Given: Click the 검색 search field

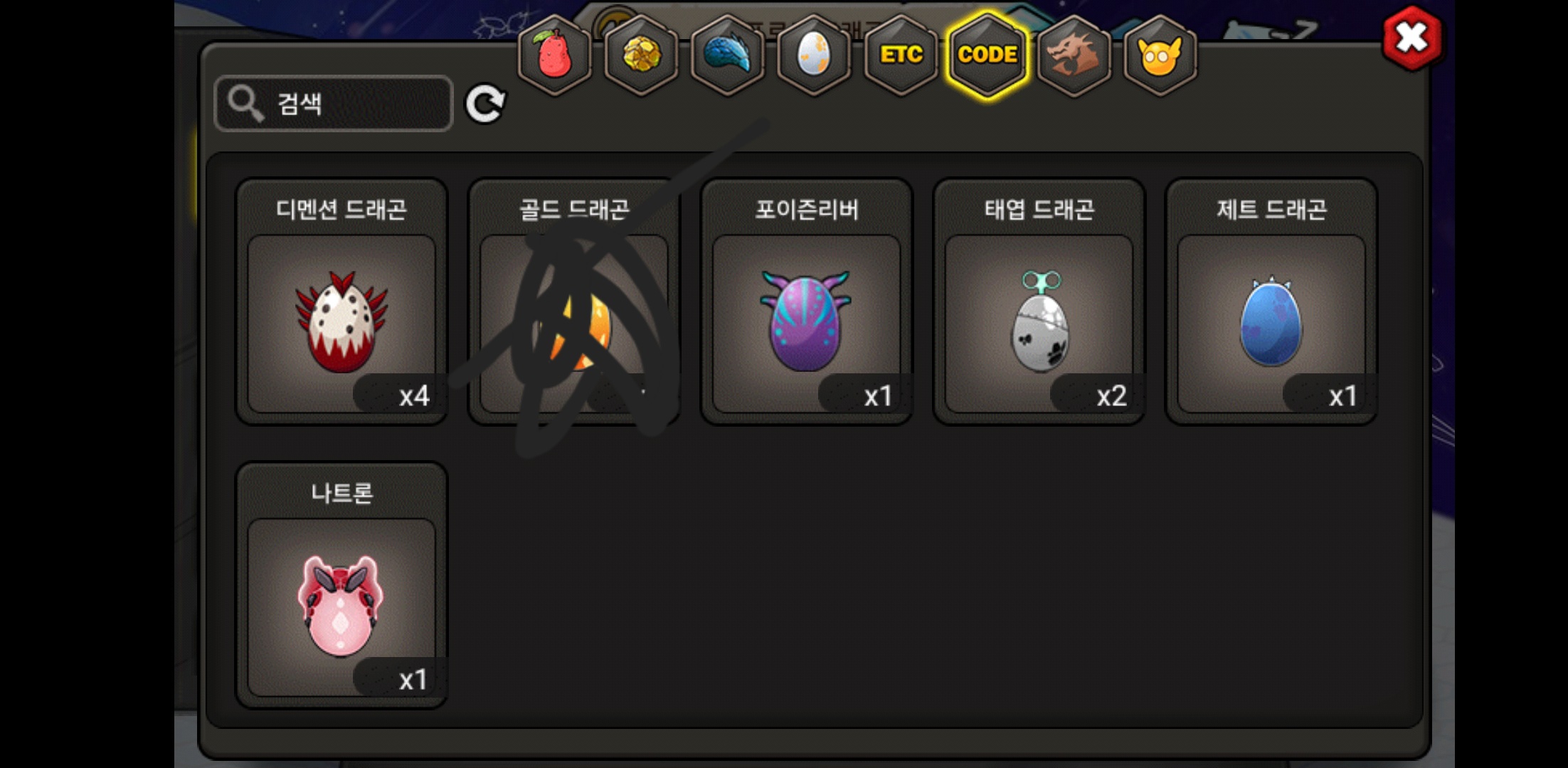Looking at the screenshot, I should point(334,104).
